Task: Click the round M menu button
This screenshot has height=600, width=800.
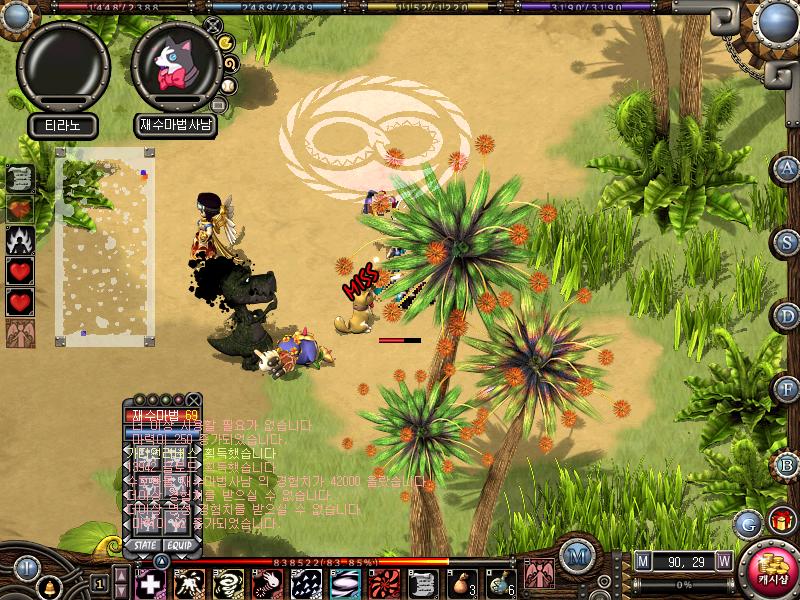Action: [575, 556]
